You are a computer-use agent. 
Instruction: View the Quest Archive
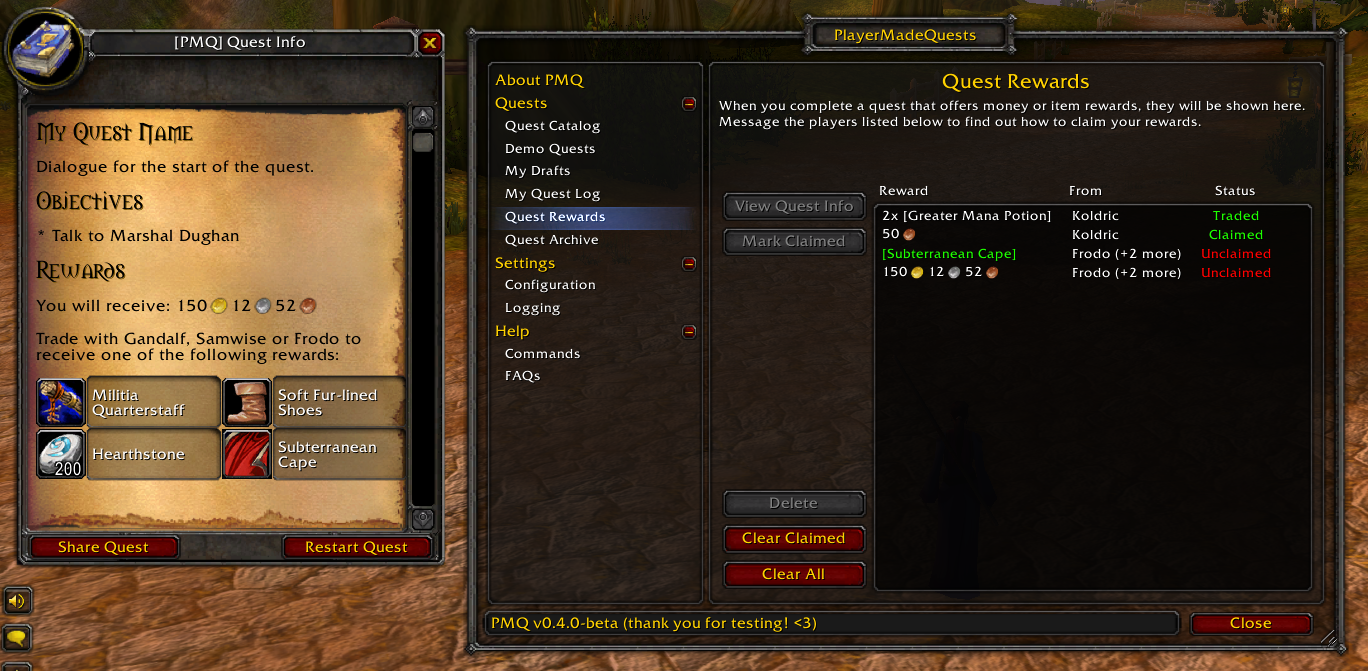(551, 240)
